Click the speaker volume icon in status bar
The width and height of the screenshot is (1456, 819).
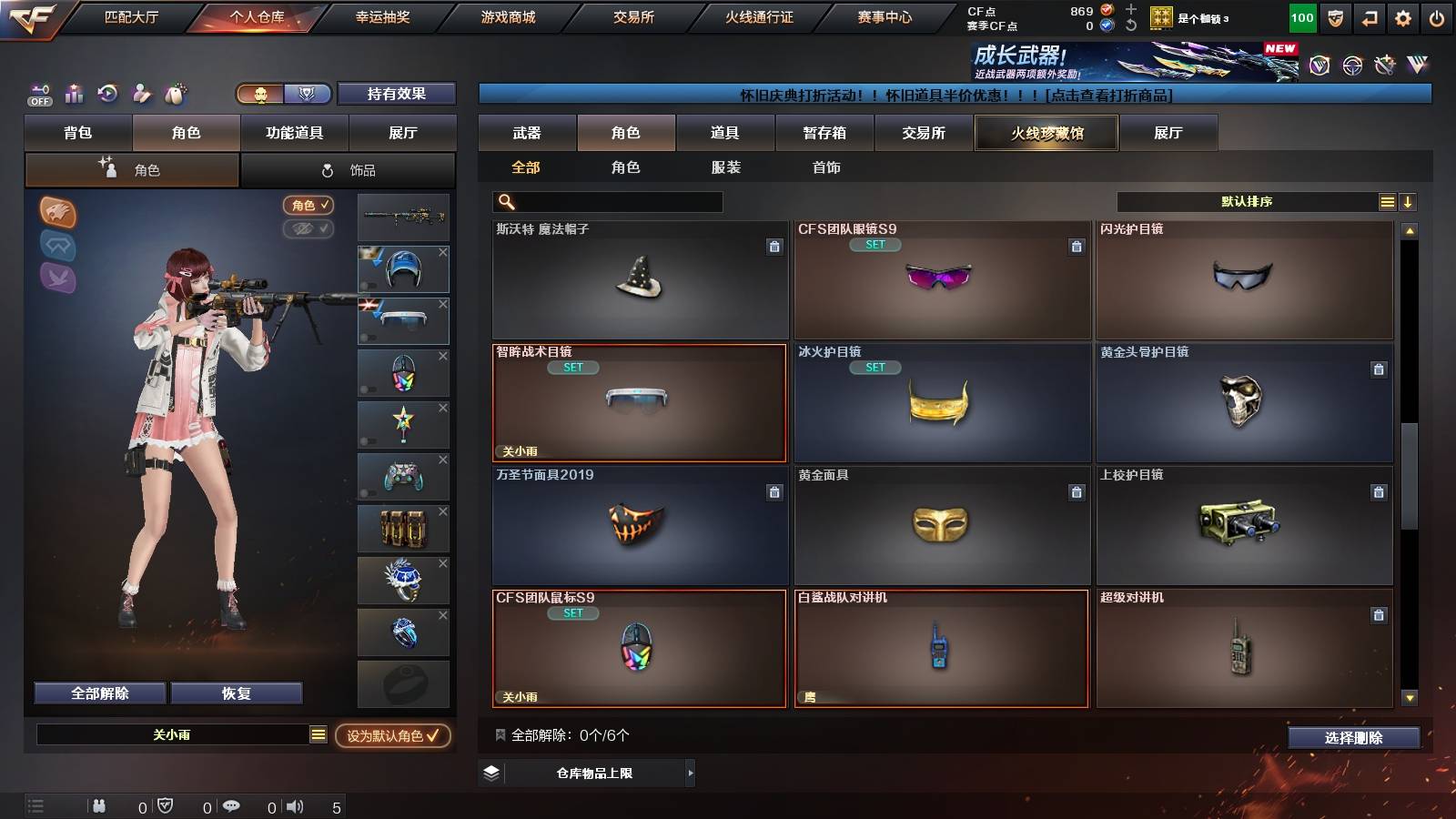click(x=296, y=805)
